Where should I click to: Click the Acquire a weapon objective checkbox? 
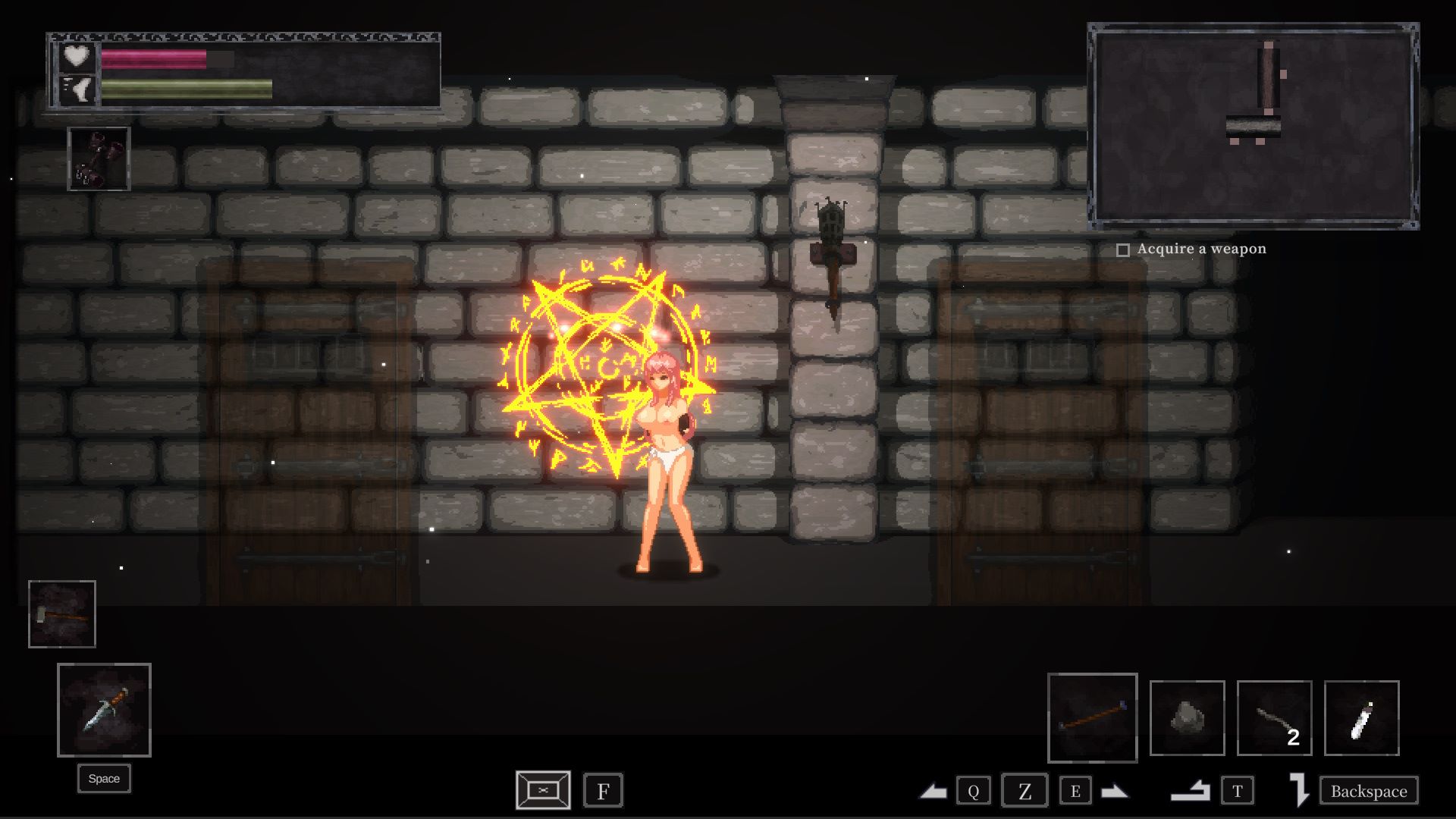1123,249
